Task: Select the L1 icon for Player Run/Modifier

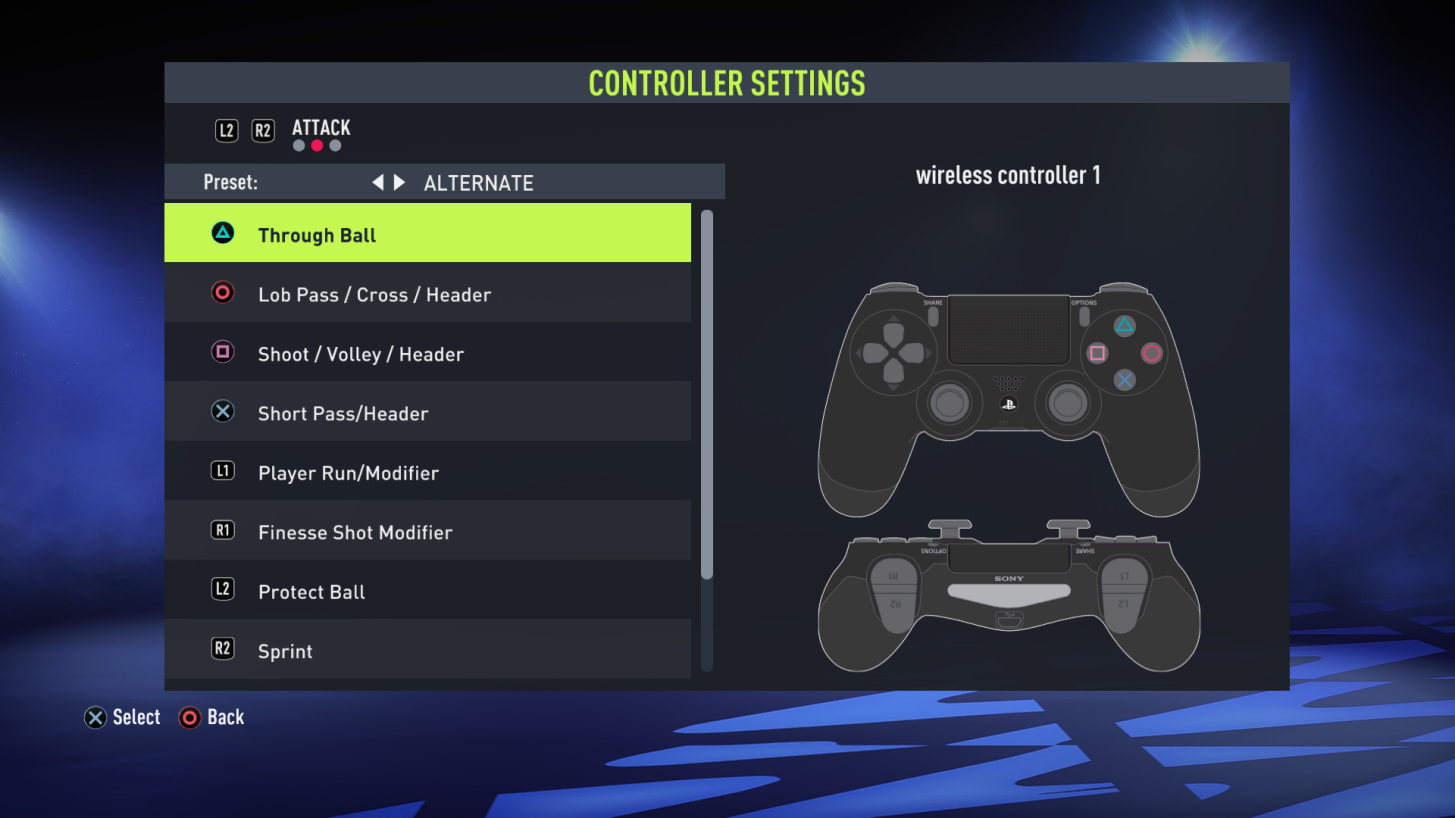Action: 222,471
